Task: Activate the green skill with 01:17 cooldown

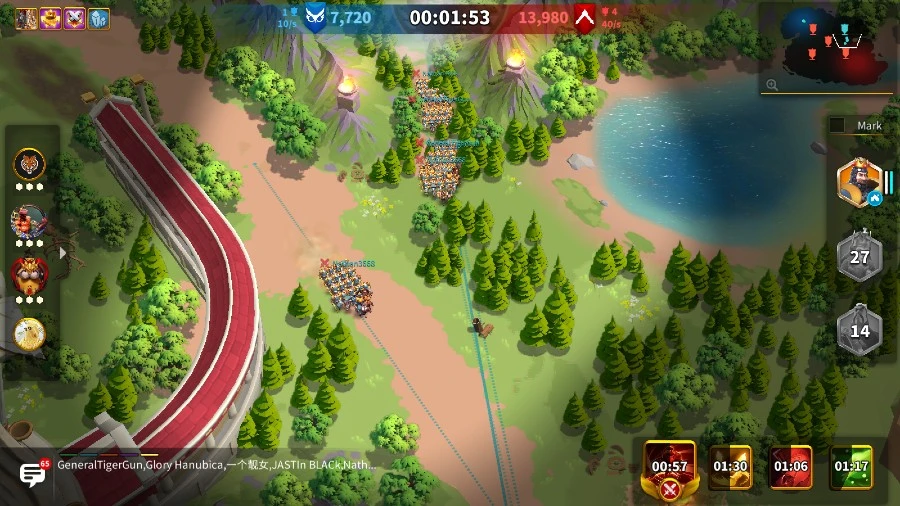Action: click(851, 467)
